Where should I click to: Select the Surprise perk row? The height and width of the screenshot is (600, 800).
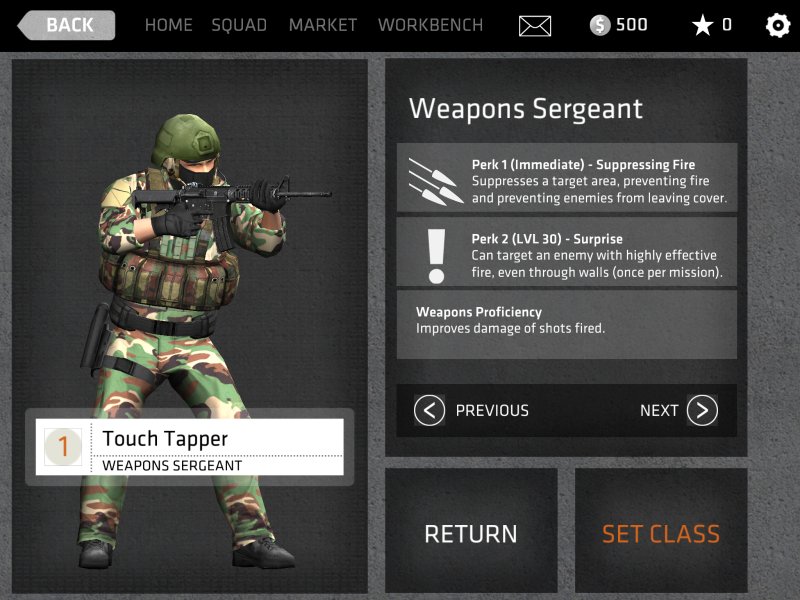(567, 252)
